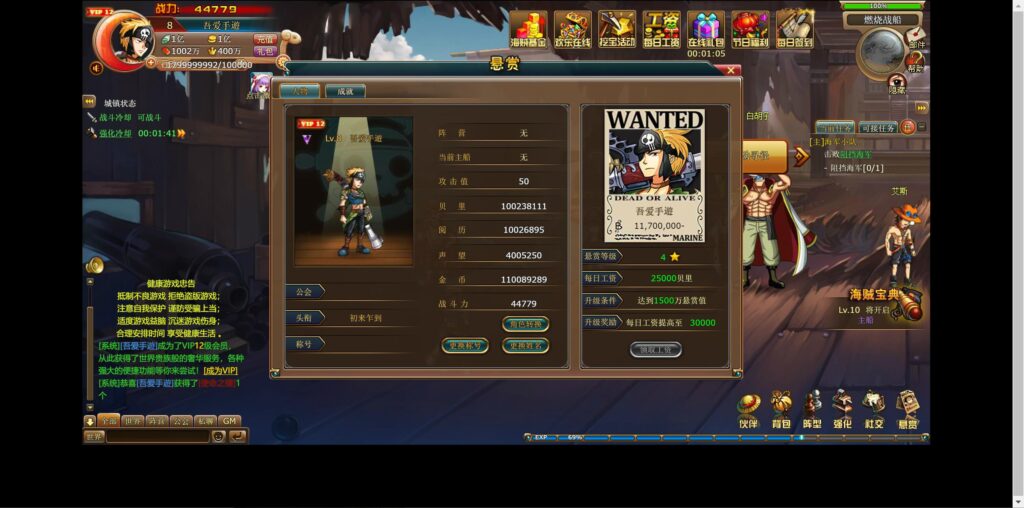The height and width of the screenshot is (508, 1024).
Task: Select the GM chat channel tab
Action: click(x=230, y=421)
